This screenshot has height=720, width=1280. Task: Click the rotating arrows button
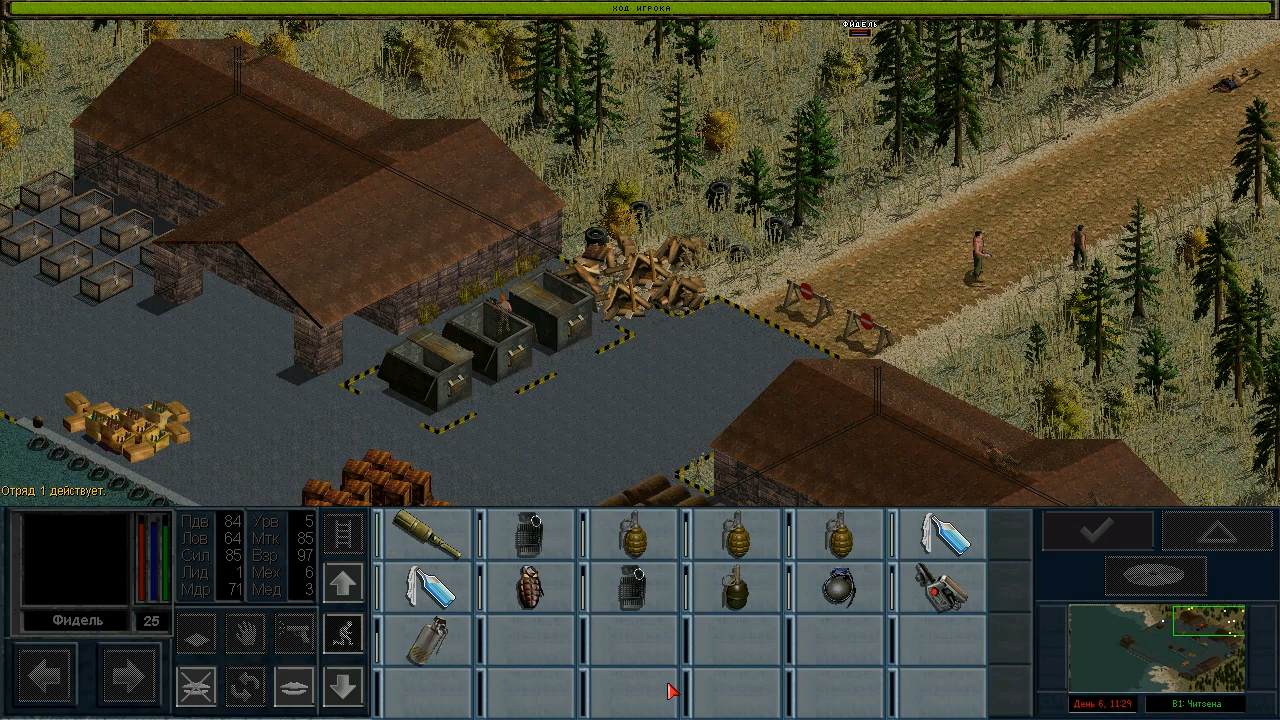[245, 686]
